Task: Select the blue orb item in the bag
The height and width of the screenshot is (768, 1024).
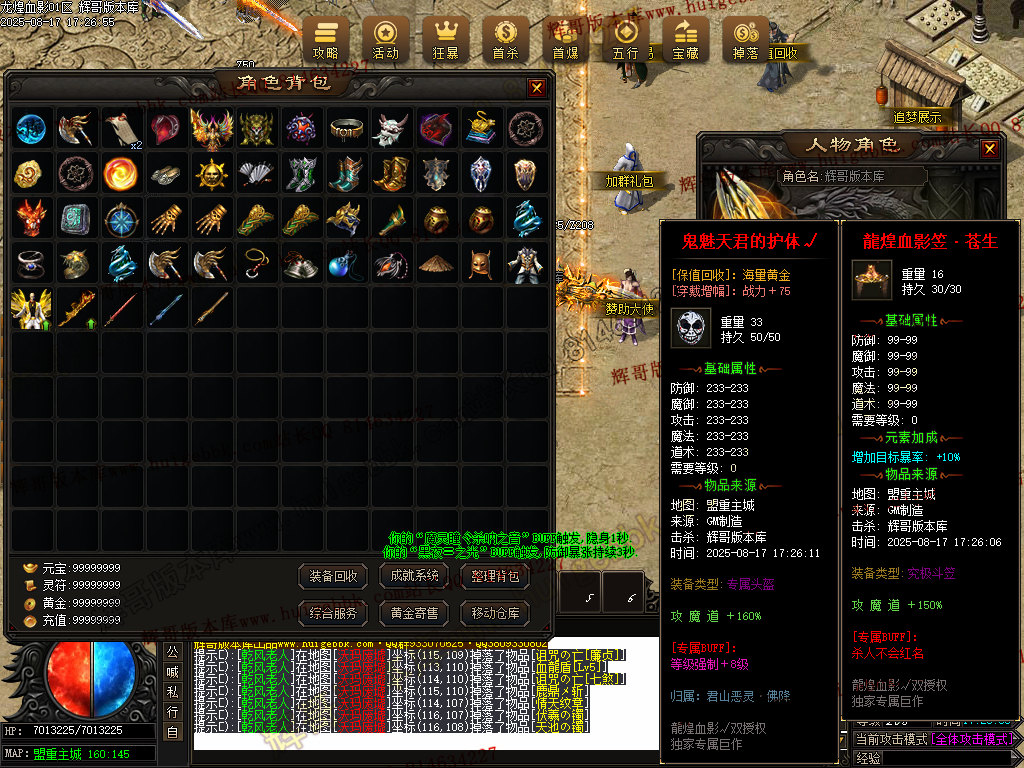Action: tap(31, 128)
